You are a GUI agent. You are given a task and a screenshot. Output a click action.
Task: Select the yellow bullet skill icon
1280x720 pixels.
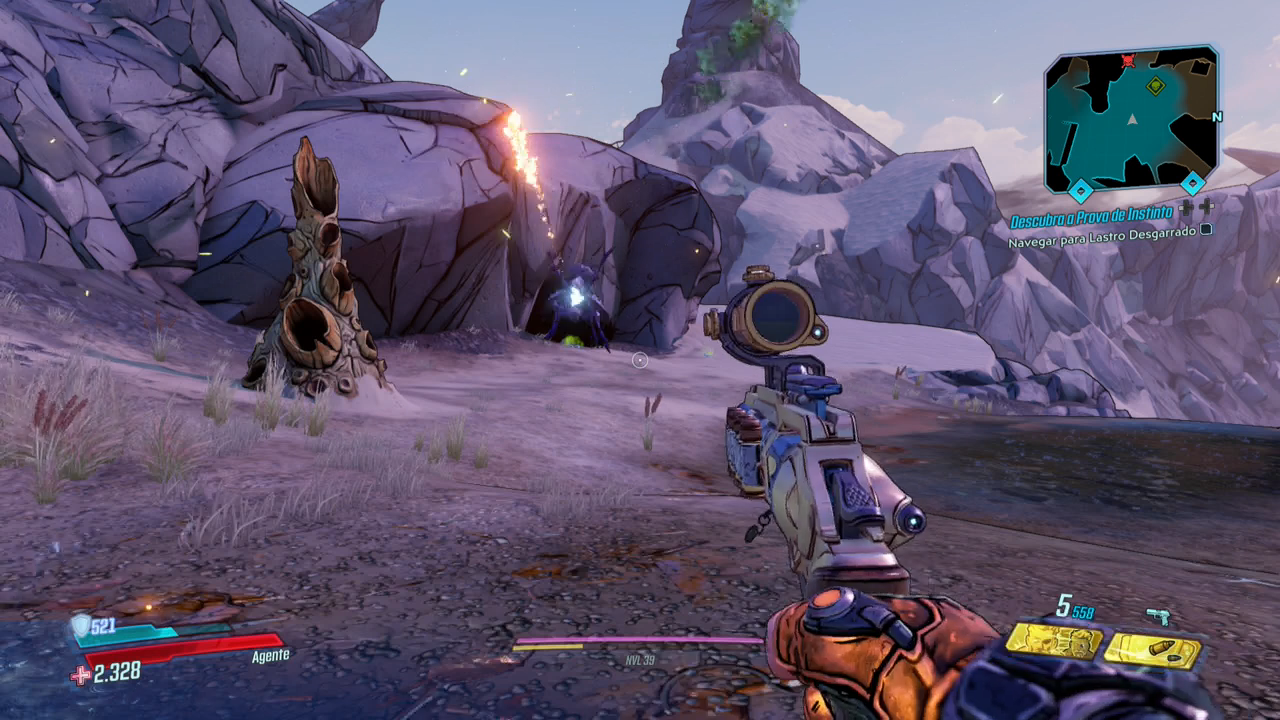tap(1153, 651)
